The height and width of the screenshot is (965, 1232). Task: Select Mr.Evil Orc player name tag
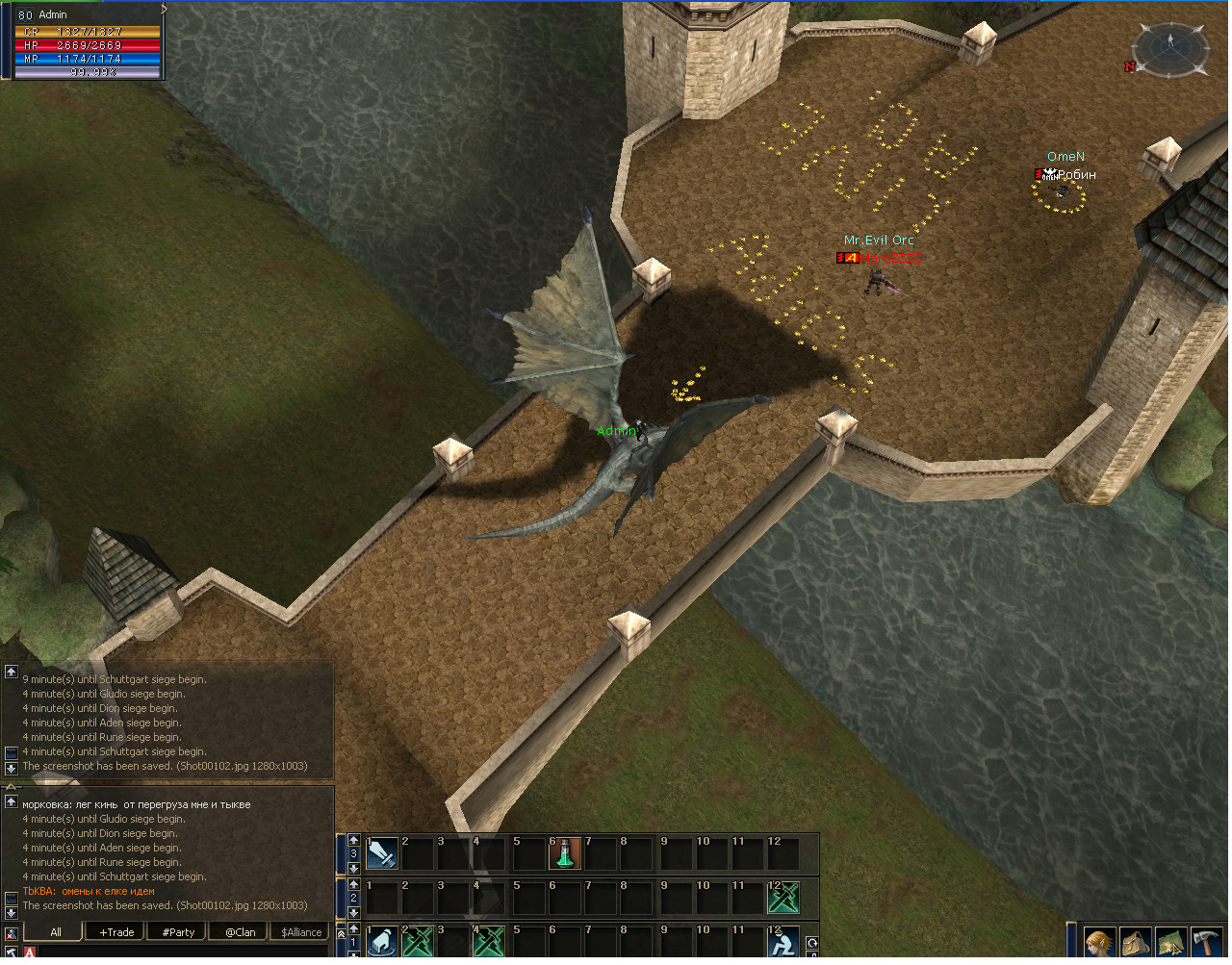point(879,241)
